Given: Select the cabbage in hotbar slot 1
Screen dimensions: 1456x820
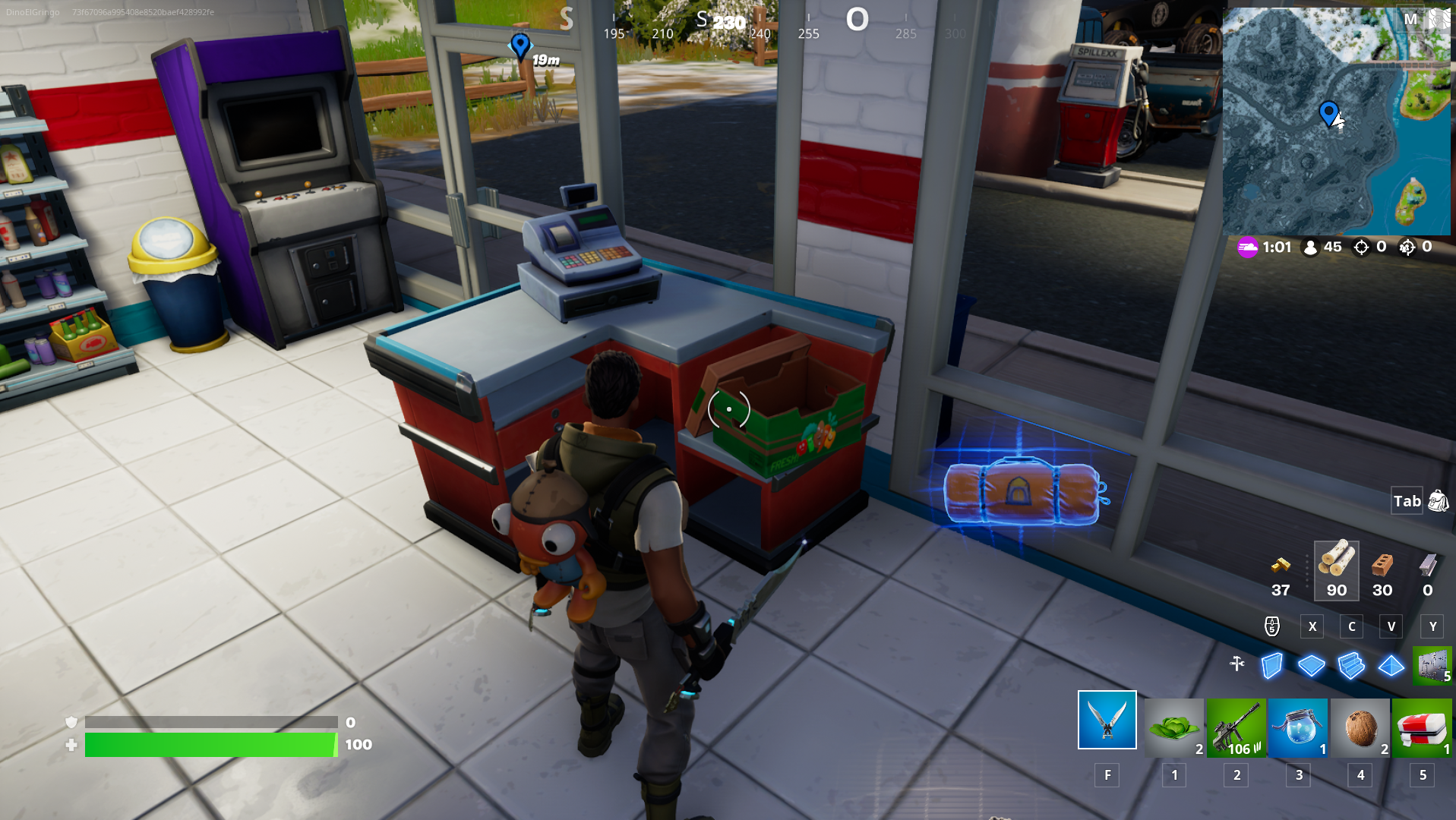Looking at the screenshot, I should point(1173,727).
